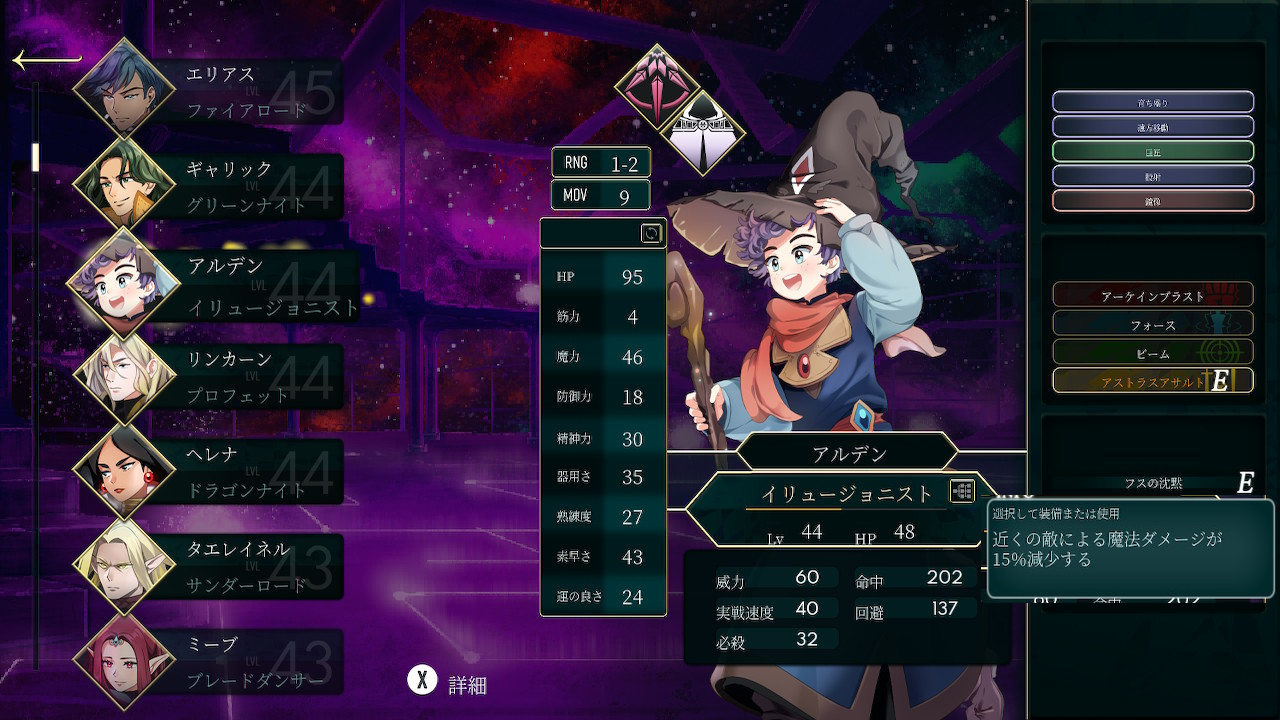
Task: Select the red-bordered skill entry
Action: point(1152,200)
